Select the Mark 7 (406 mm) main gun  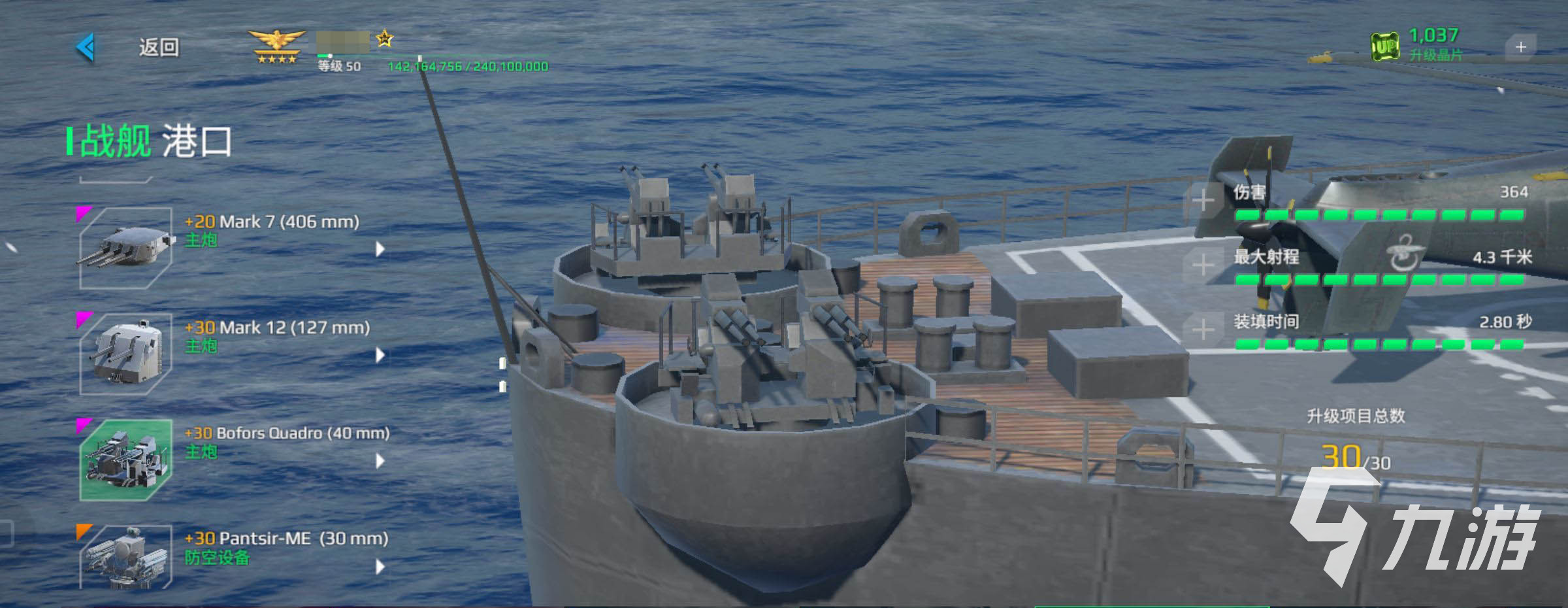click(126, 248)
